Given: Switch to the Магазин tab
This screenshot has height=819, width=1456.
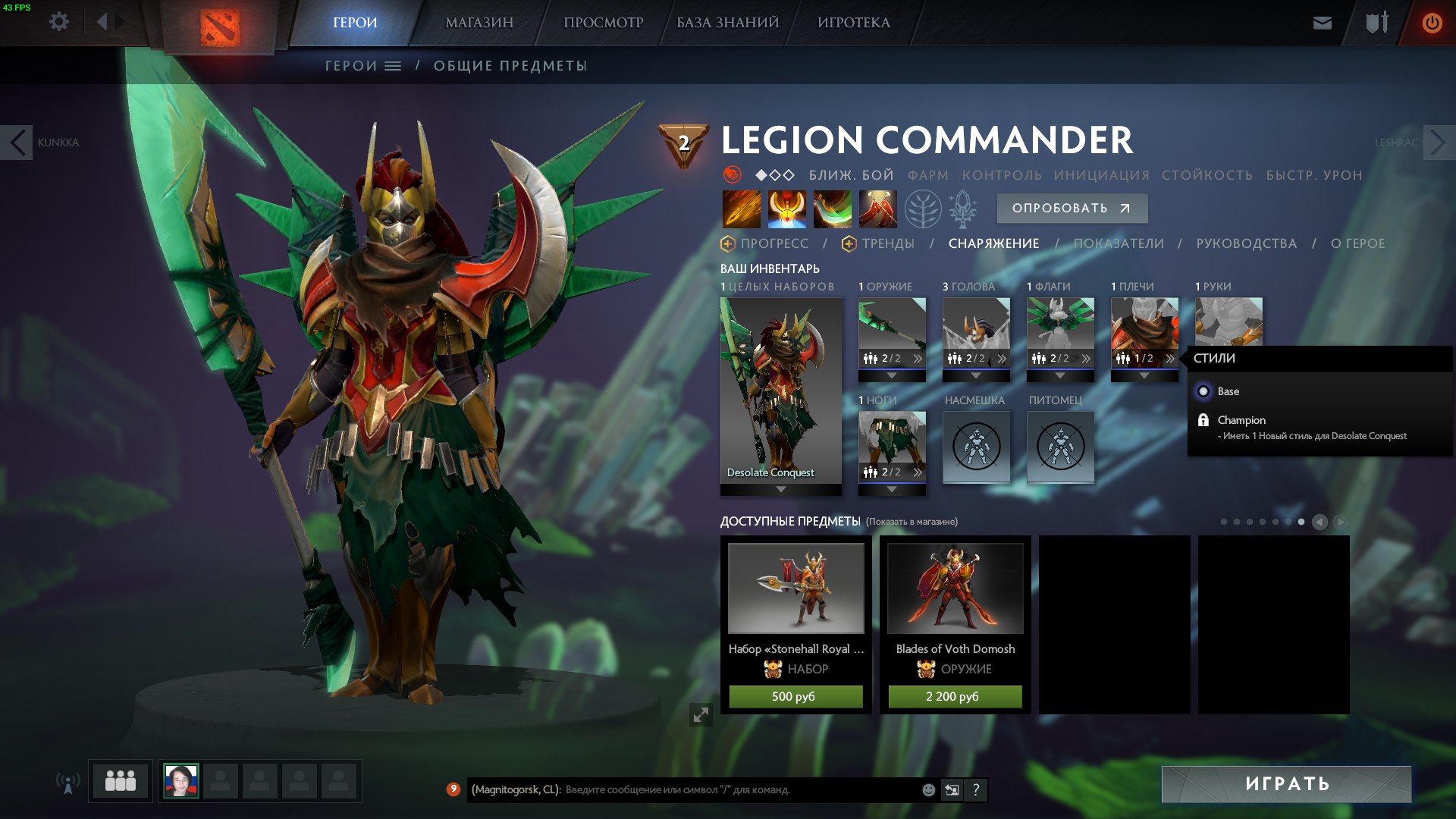Looking at the screenshot, I should click(479, 23).
